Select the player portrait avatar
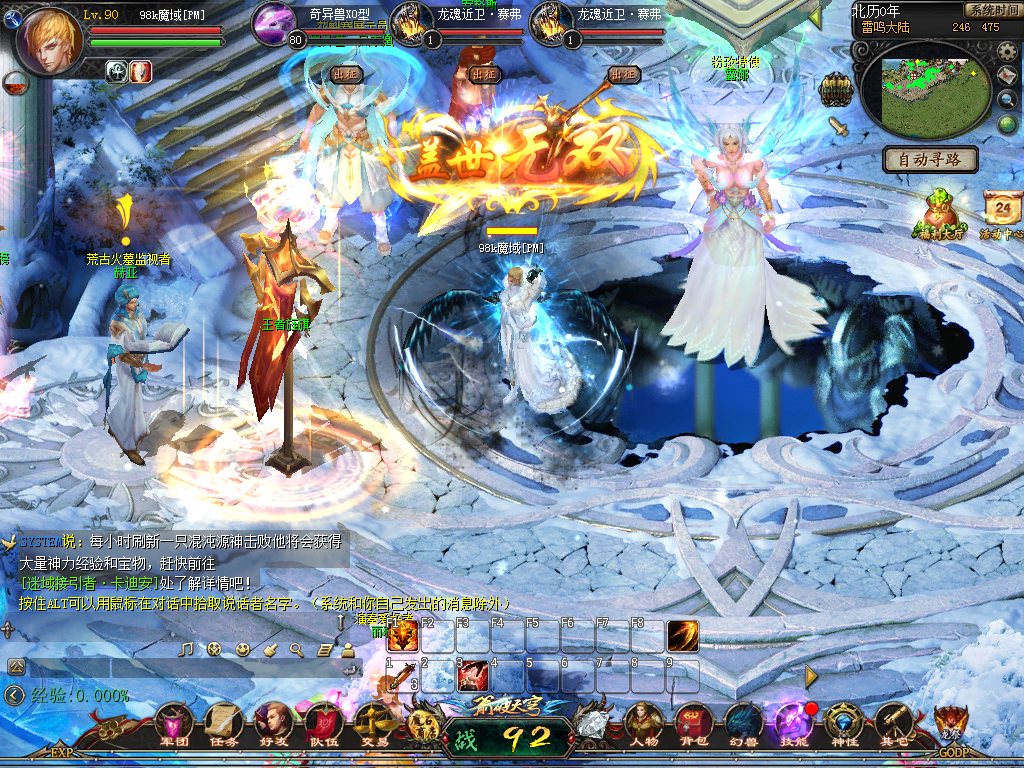Viewport: 1024px width, 768px height. tap(47, 42)
